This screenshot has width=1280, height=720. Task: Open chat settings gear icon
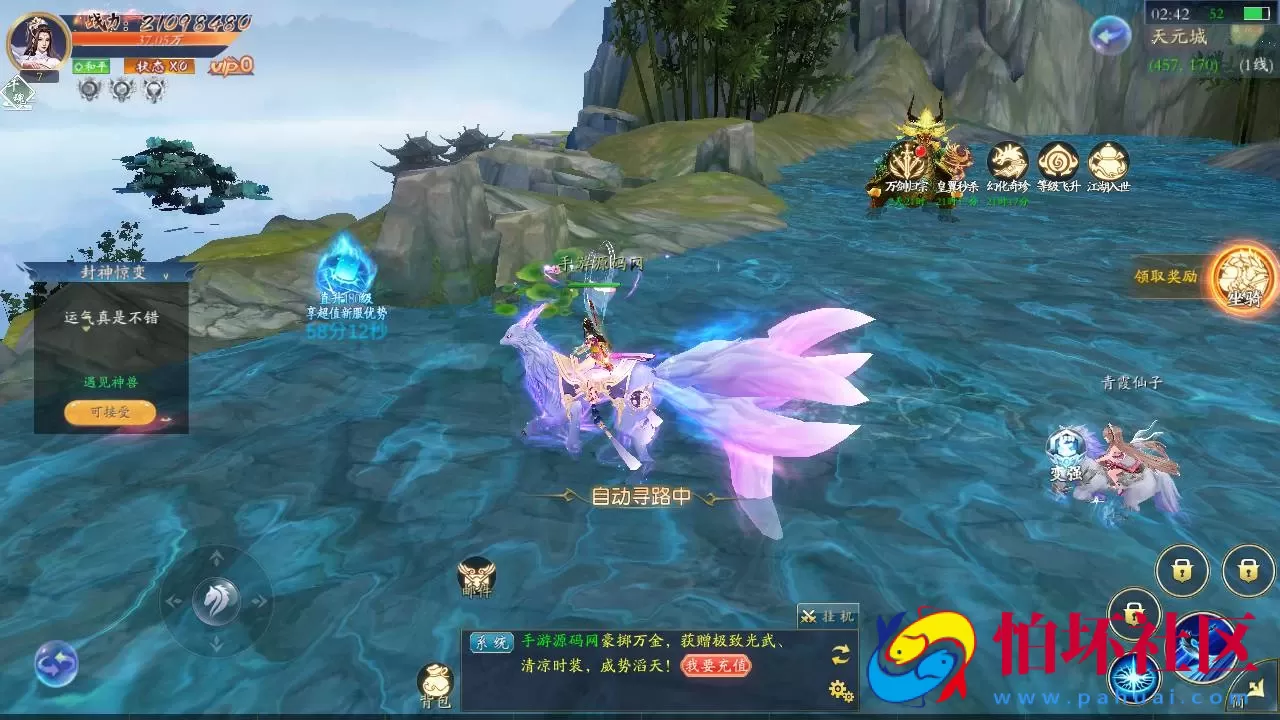840,689
